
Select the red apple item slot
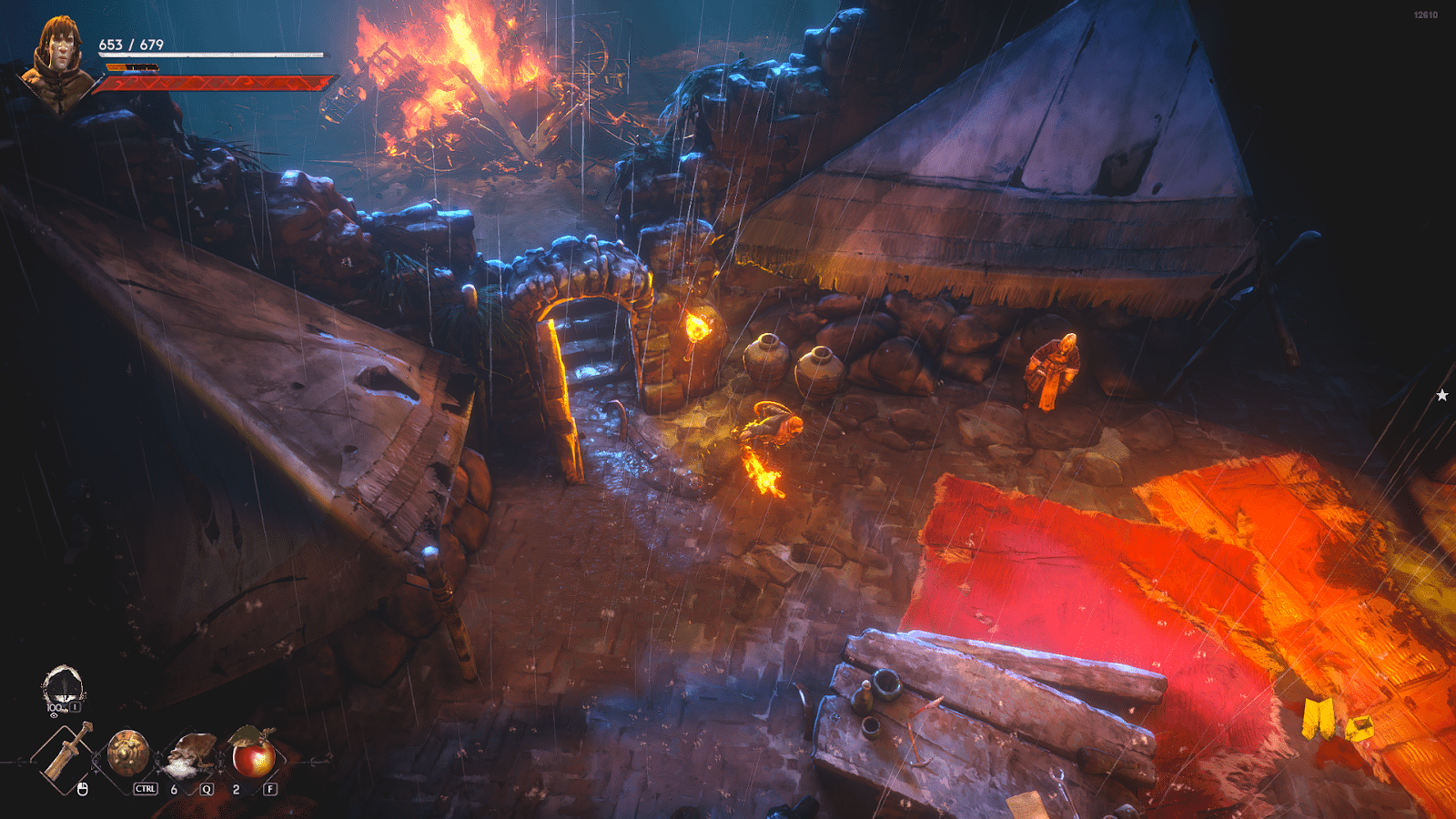click(253, 754)
